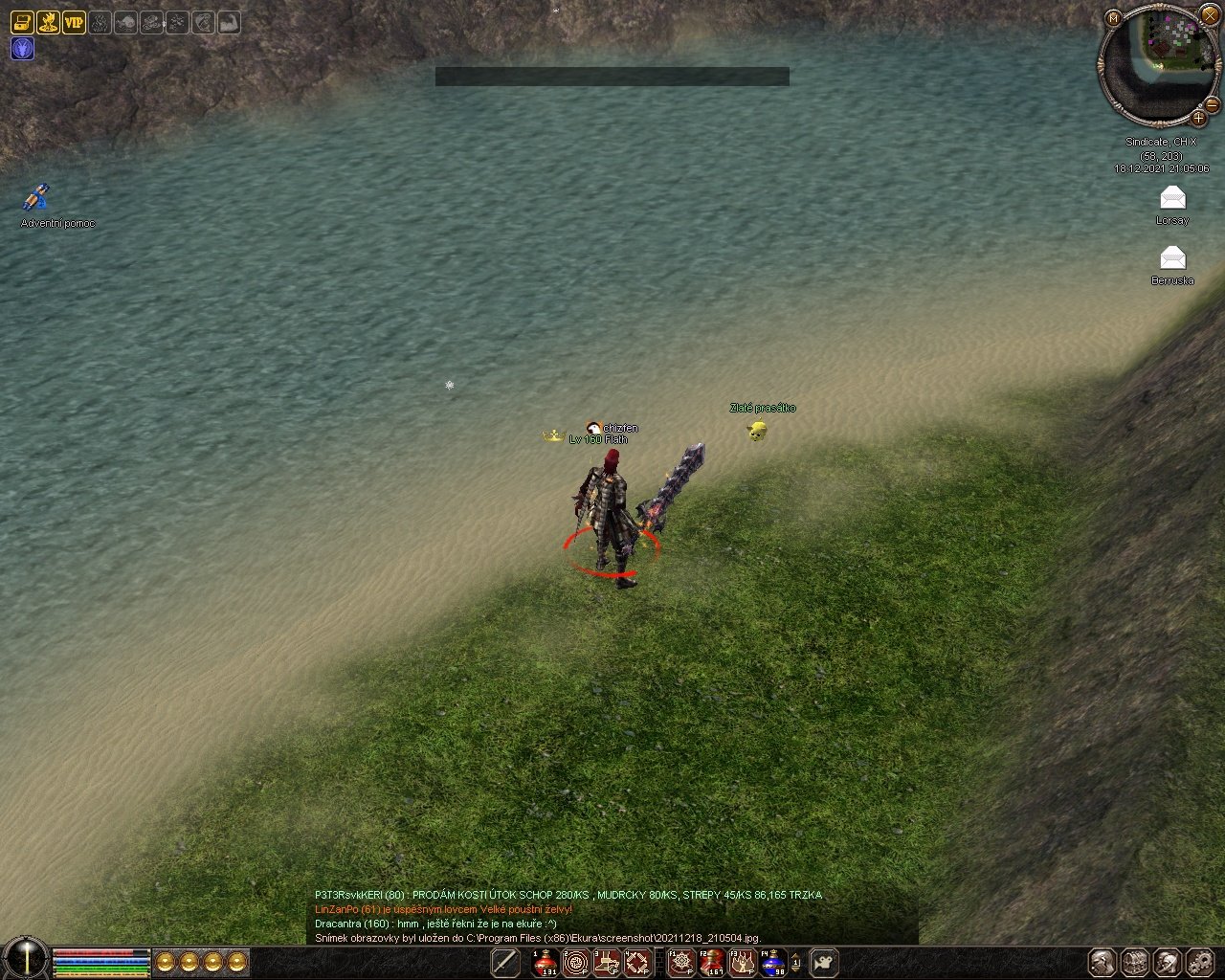Click the blue dragon head buff icon
Viewport: 1225px width, 980px height.
(x=22, y=49)
